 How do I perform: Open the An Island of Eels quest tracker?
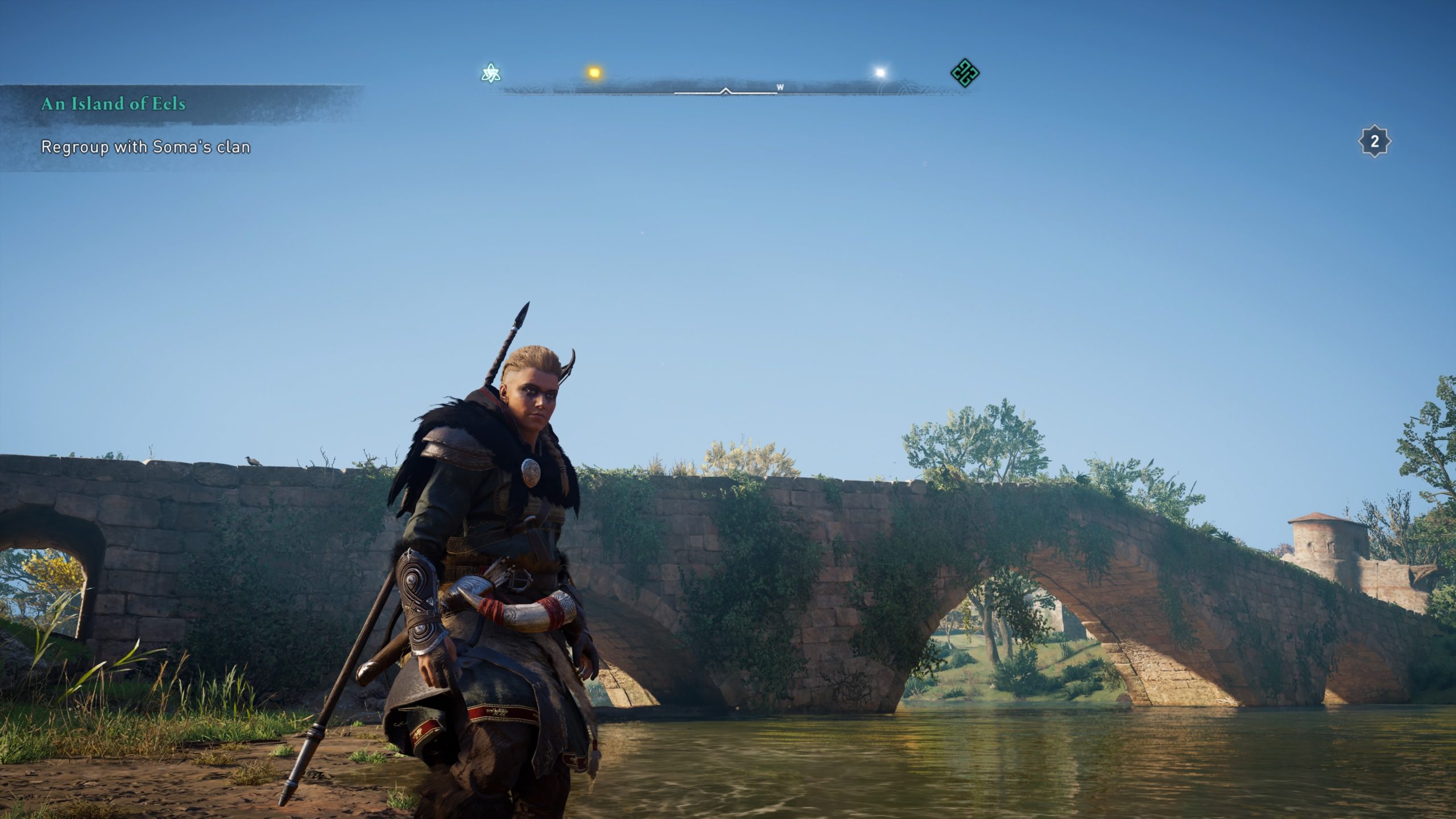coord(114,104)
